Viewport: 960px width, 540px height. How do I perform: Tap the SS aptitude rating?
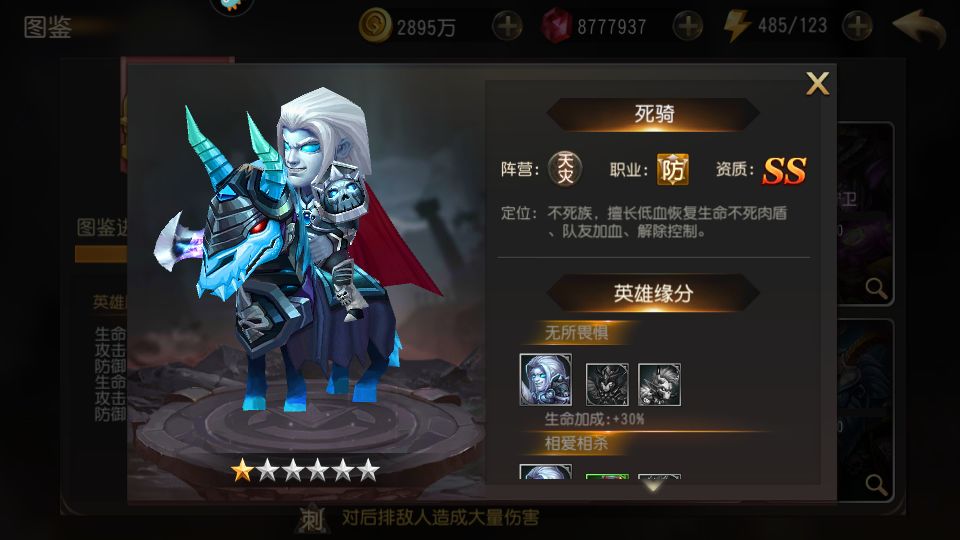(x=784, y=171)
